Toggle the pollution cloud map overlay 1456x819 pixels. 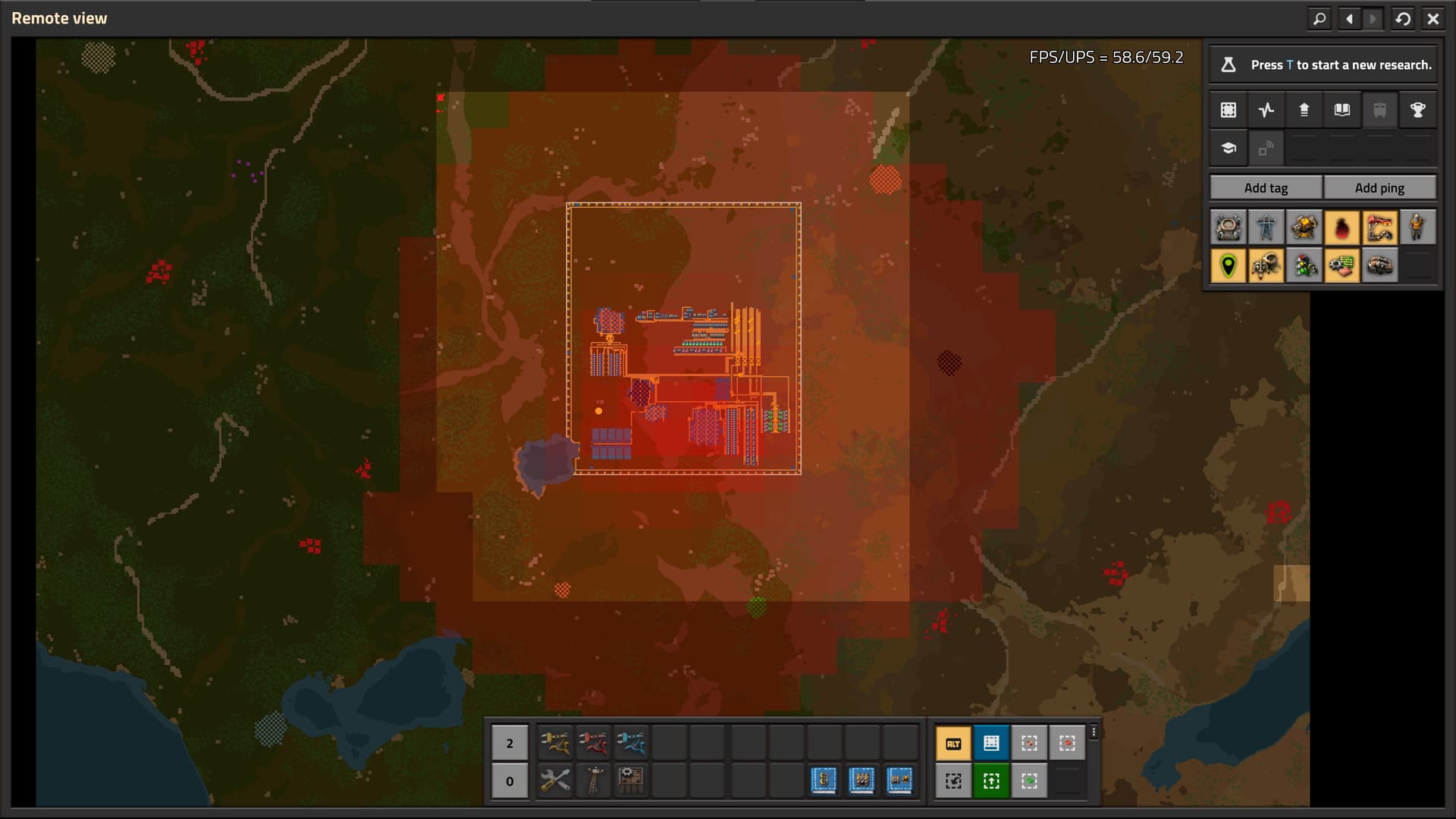pos(1341,227)
